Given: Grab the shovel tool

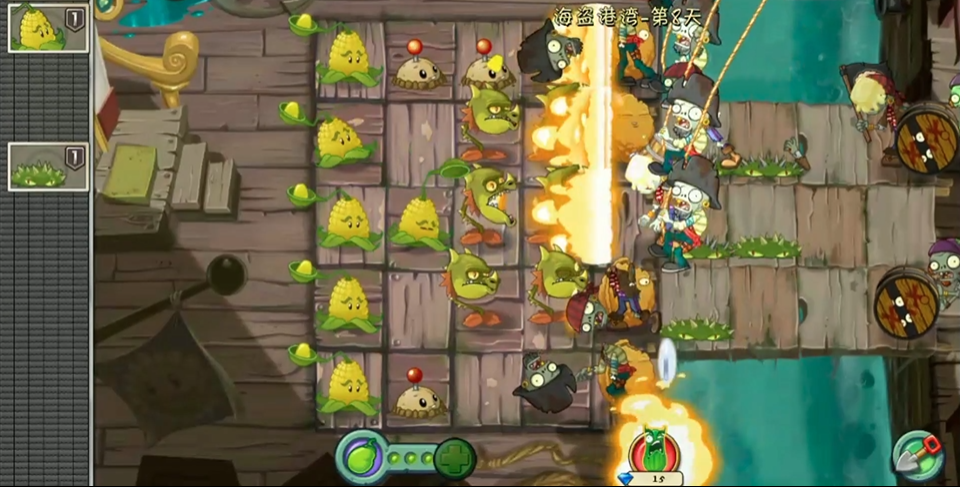Looking at the screenshot, I should [x=917, y=455].
